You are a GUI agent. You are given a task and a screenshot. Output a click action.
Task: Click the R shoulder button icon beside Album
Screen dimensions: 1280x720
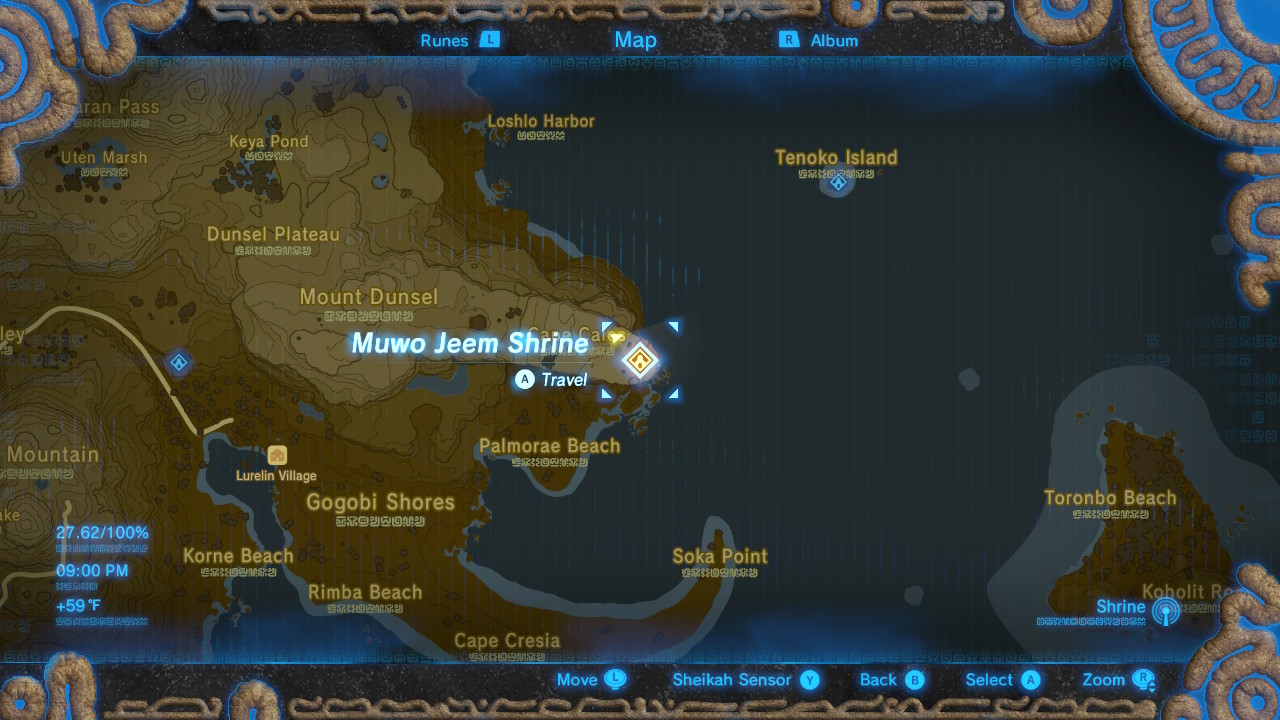tap(789, 40)
